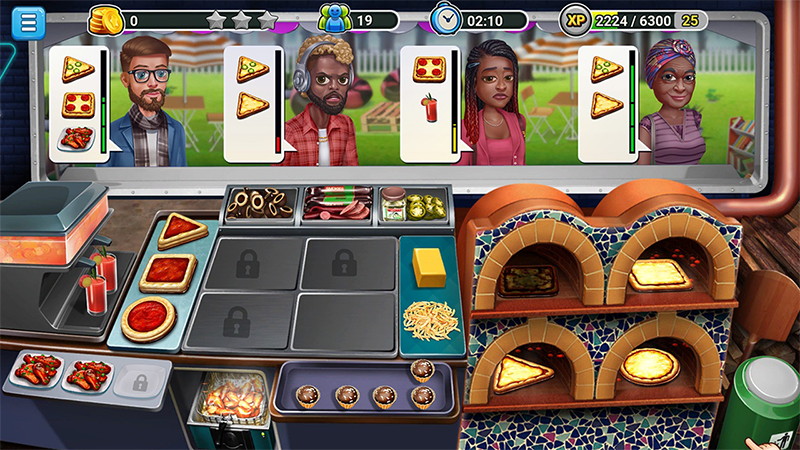The width and height of the screenshot is (800, 450).
Task: Take the triangular pizza from the oven
Action: point(520,372)
